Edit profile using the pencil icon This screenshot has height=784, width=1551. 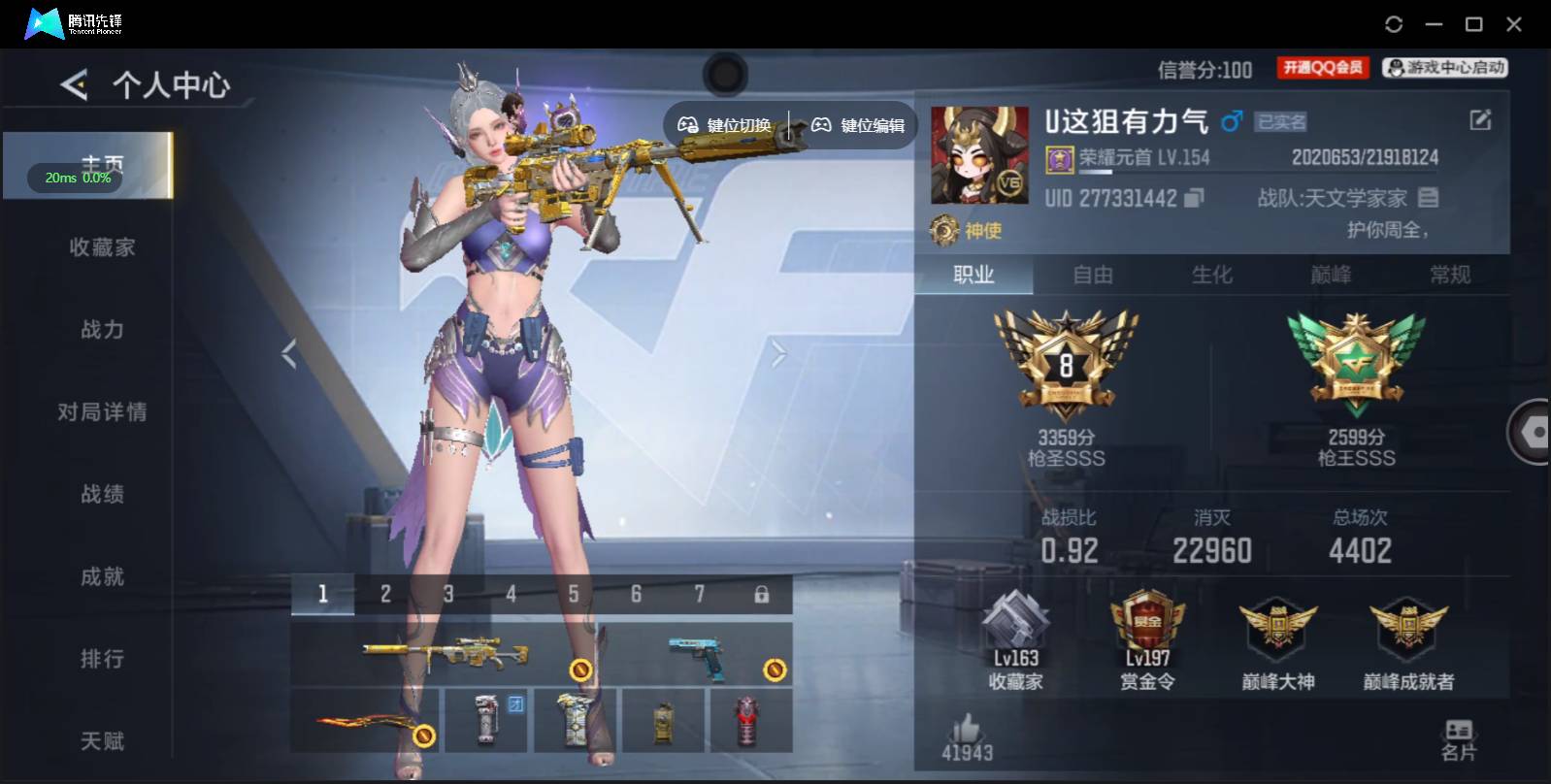1479,119
